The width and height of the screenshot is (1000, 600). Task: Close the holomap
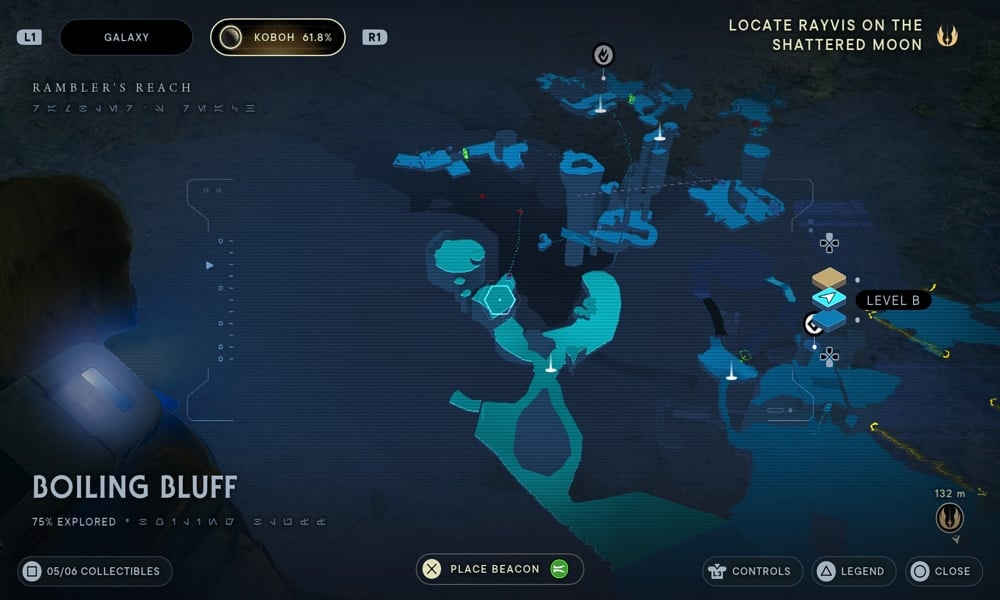coord(941,571)
